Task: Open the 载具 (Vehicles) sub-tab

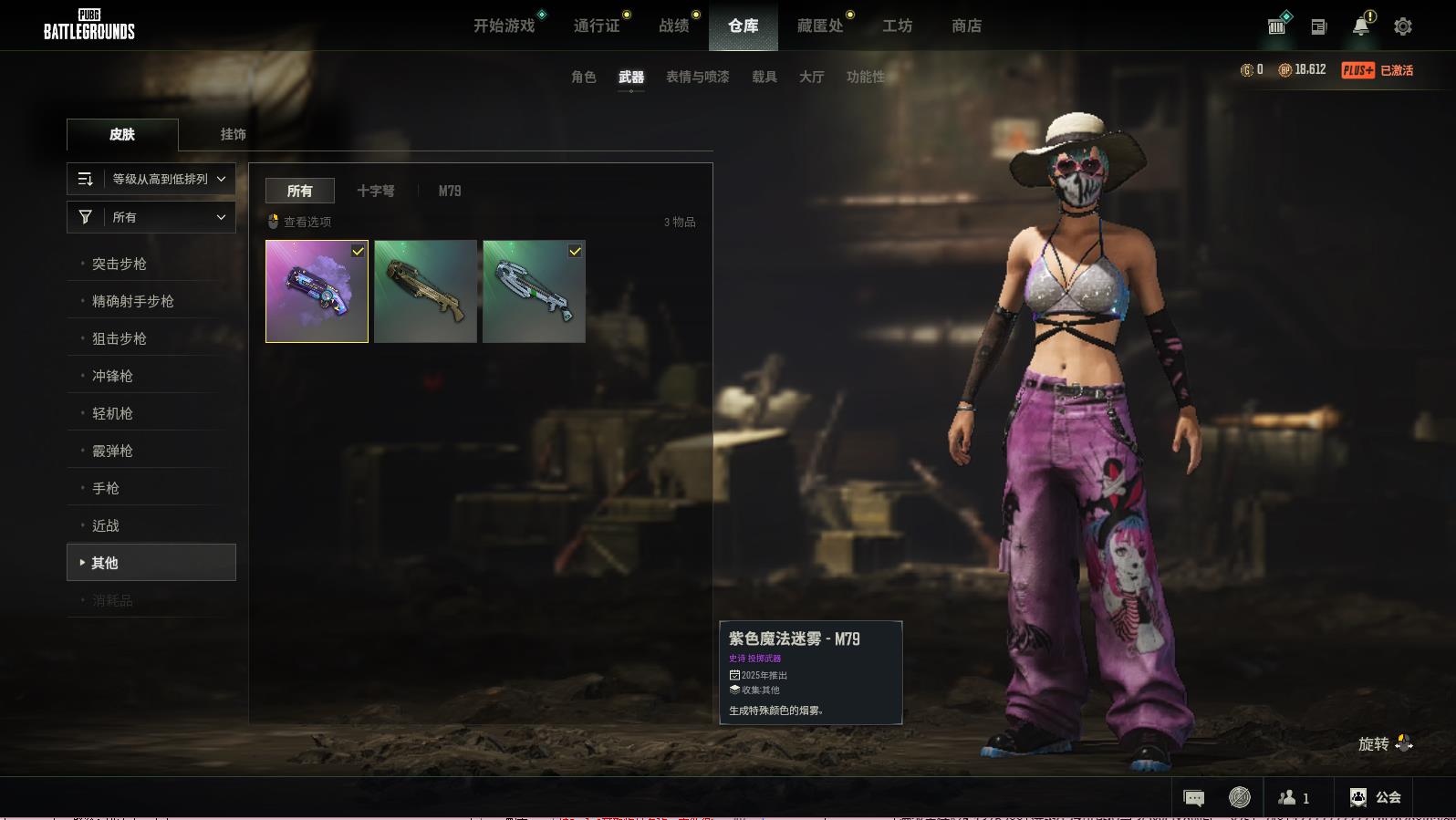Action: click(x=764, y=77)
